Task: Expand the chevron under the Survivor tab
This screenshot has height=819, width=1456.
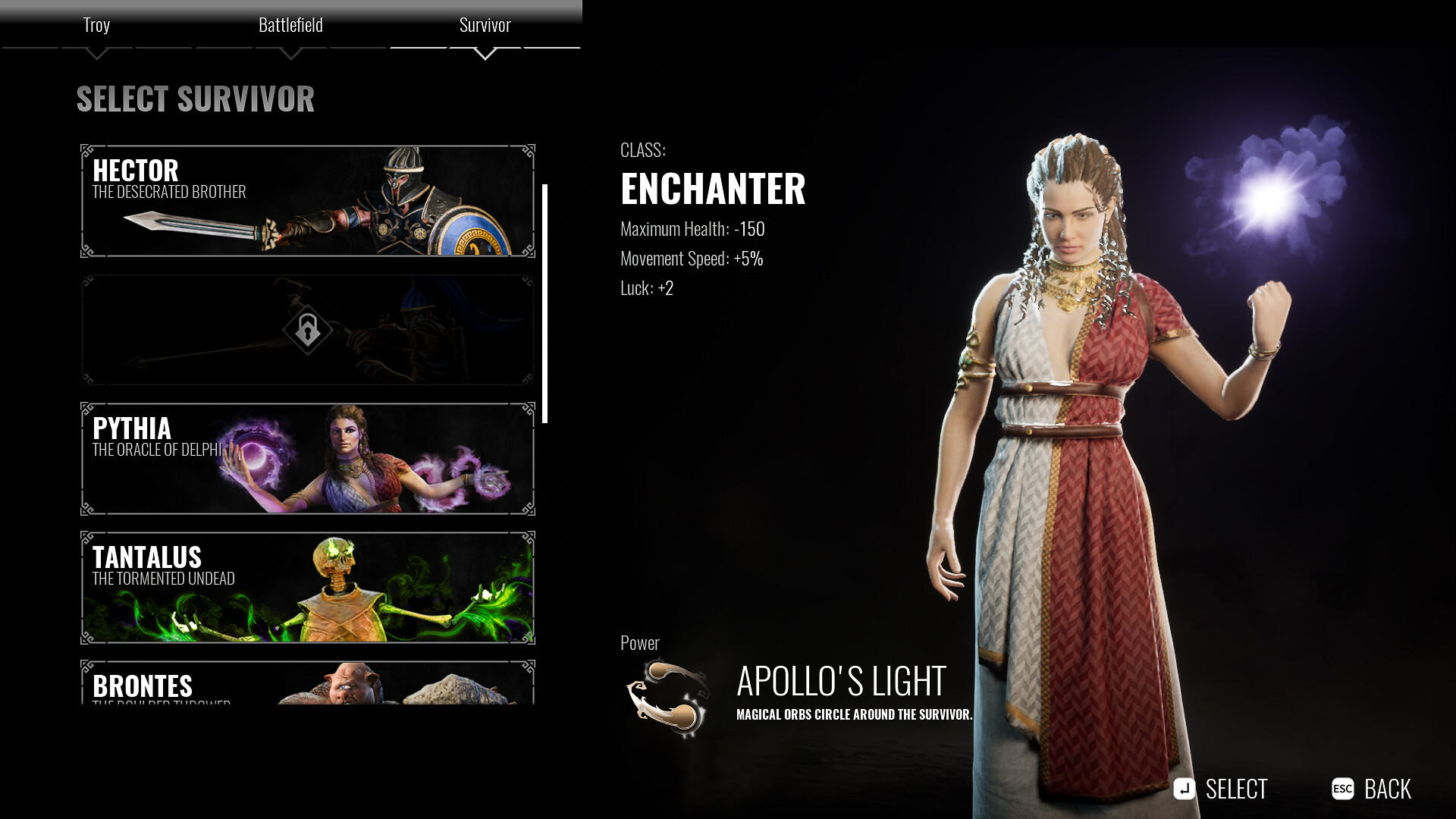Action: [x=485, y=54]
